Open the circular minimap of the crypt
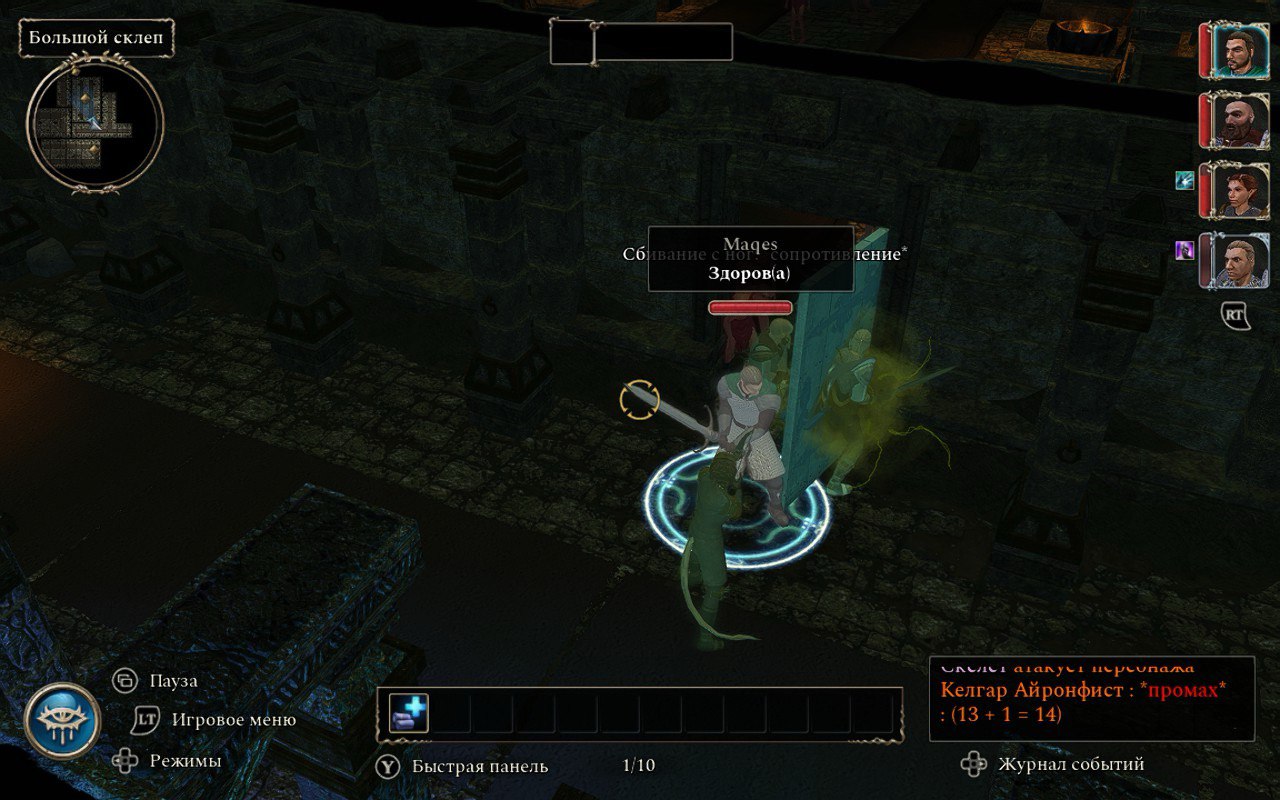This screenshot has height=800, width=1280. pyautogui.click(x=95, y=125)
